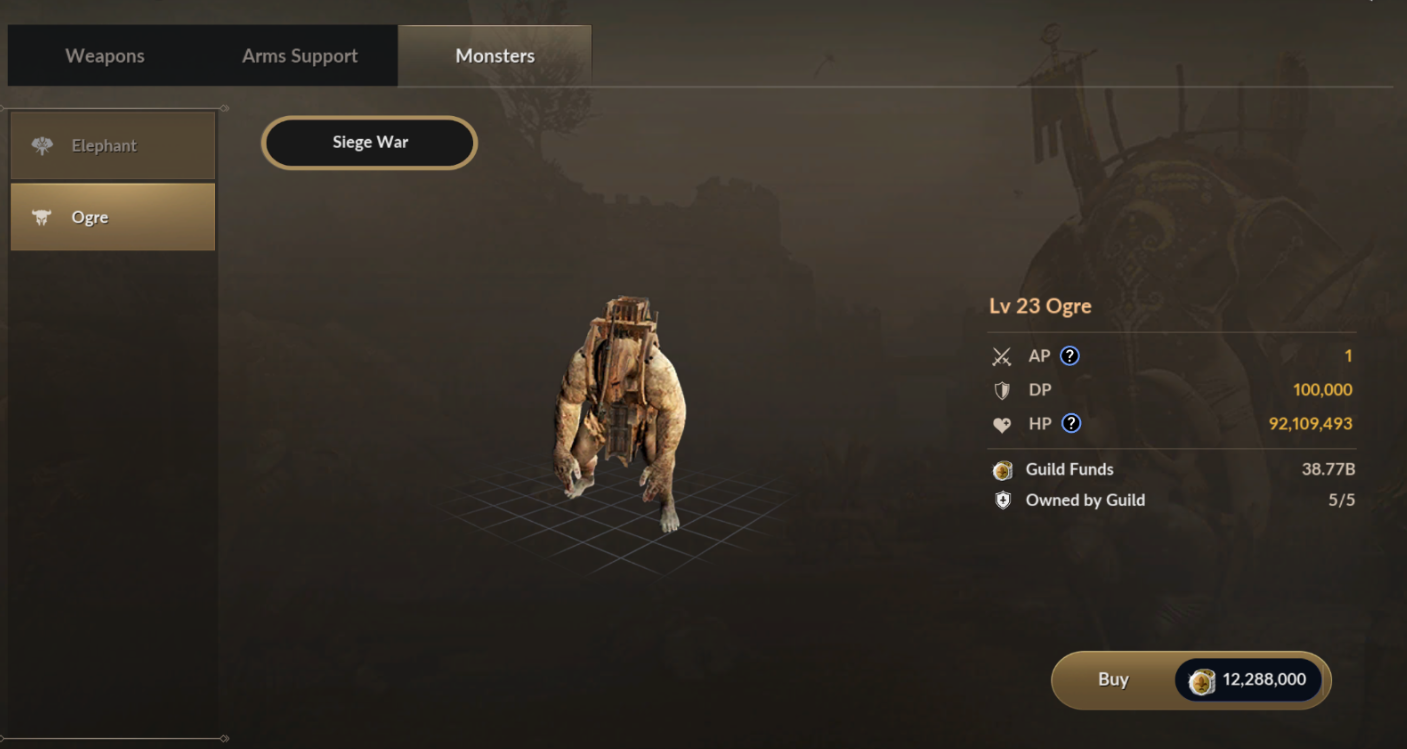
Task: Switch to the Weapons tab
Action: 105,56
